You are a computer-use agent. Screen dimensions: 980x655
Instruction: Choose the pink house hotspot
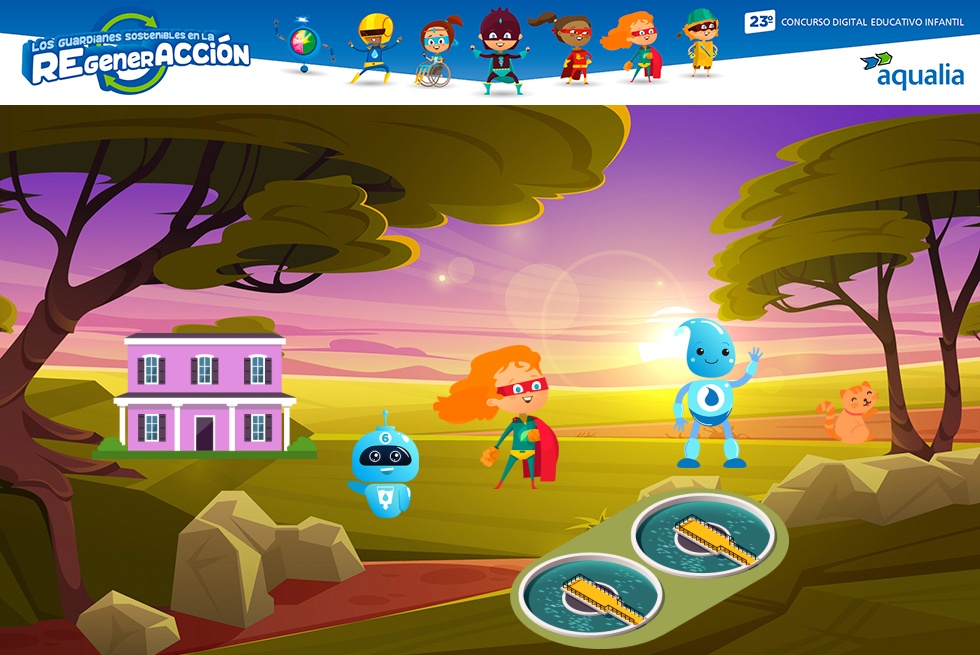[x=205, y=394]
